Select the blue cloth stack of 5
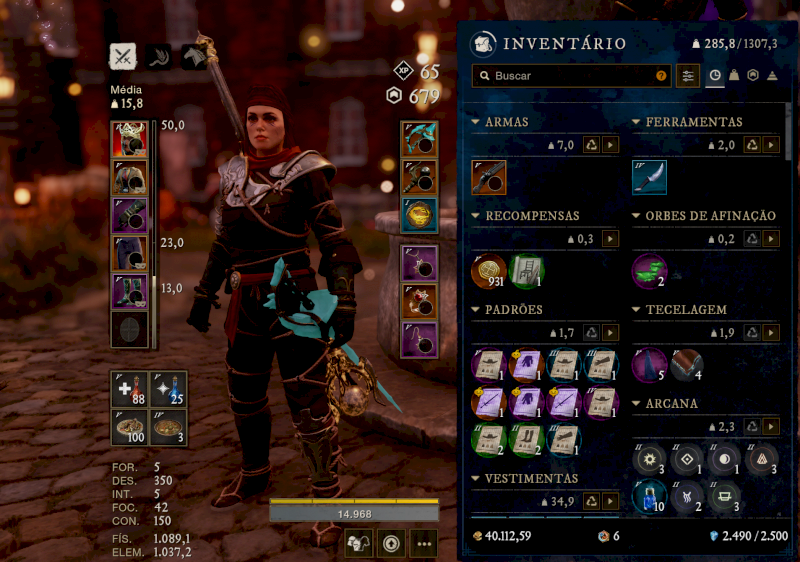The height and width of the screenshot is (562, 800). click(649, 365)
